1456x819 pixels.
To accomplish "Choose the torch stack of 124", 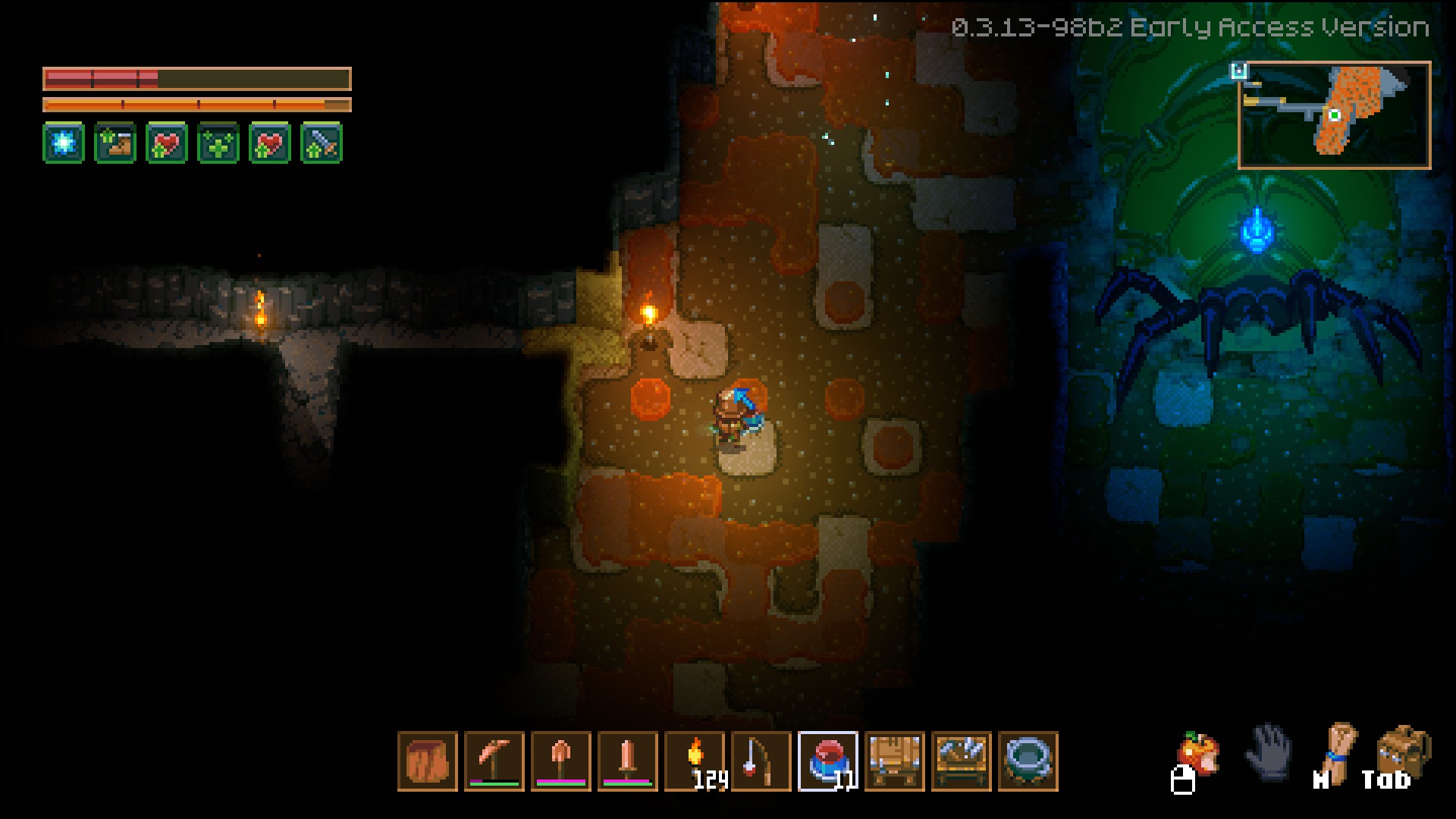I will click(694, 761).
